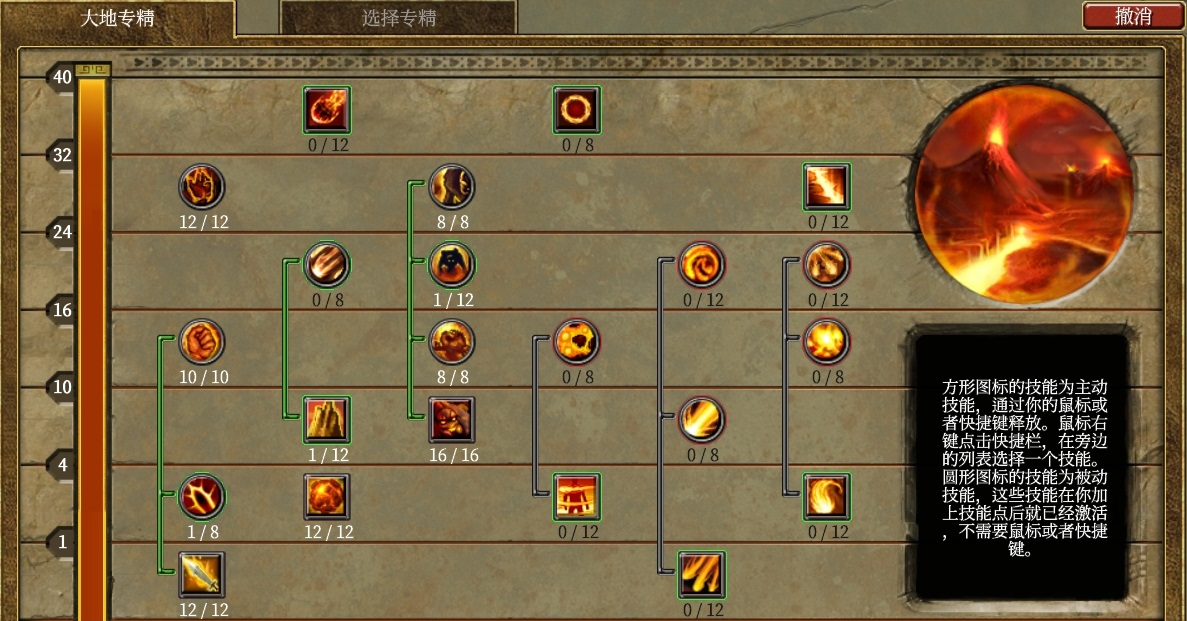Select the fiery explosion round skill
Image resolution: width=1187 pixels, height=621 pixels.
coord(827,342)
